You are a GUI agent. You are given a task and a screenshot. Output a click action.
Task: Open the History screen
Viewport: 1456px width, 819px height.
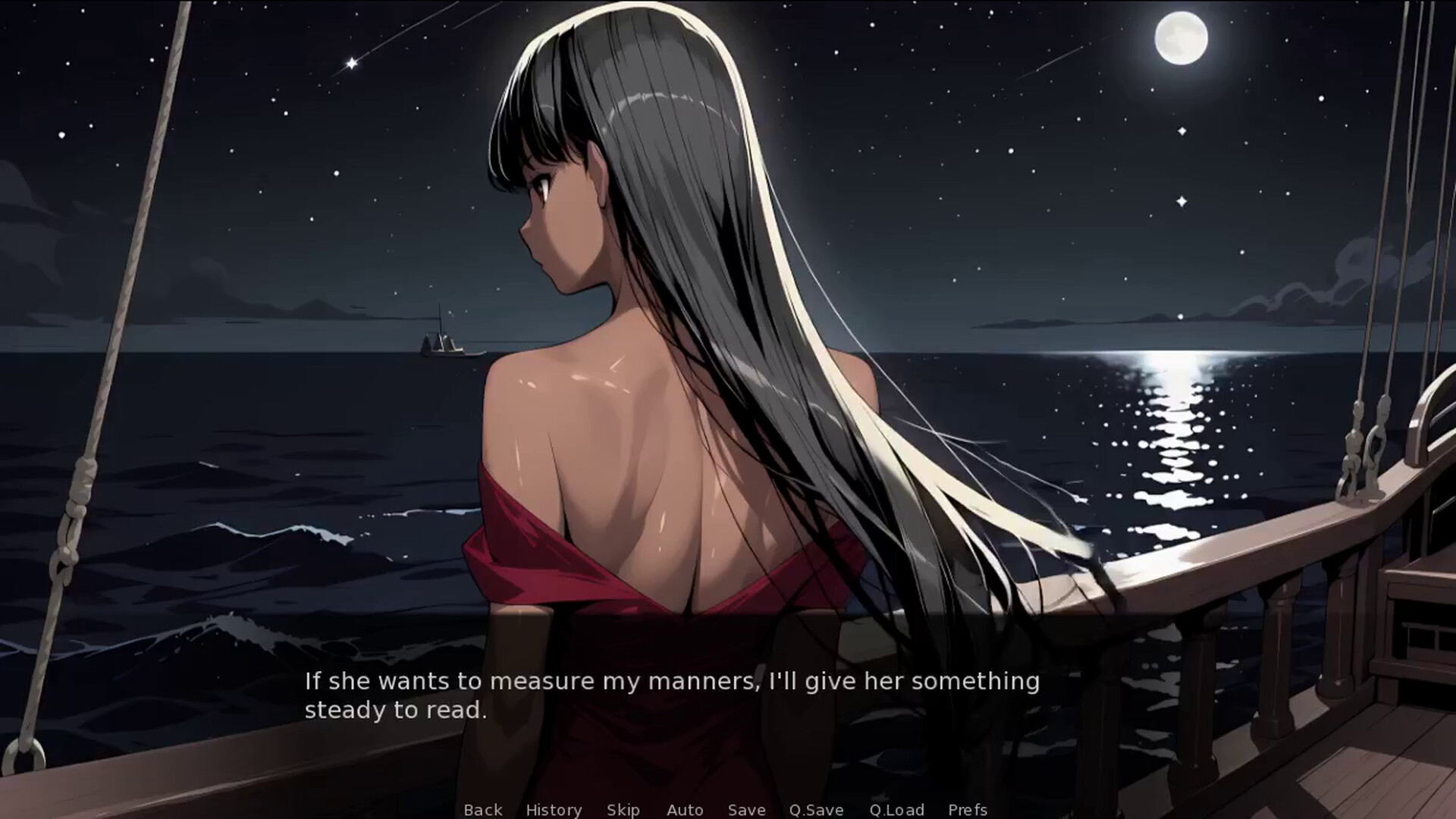pyautogui.click(x=554, y=810)
